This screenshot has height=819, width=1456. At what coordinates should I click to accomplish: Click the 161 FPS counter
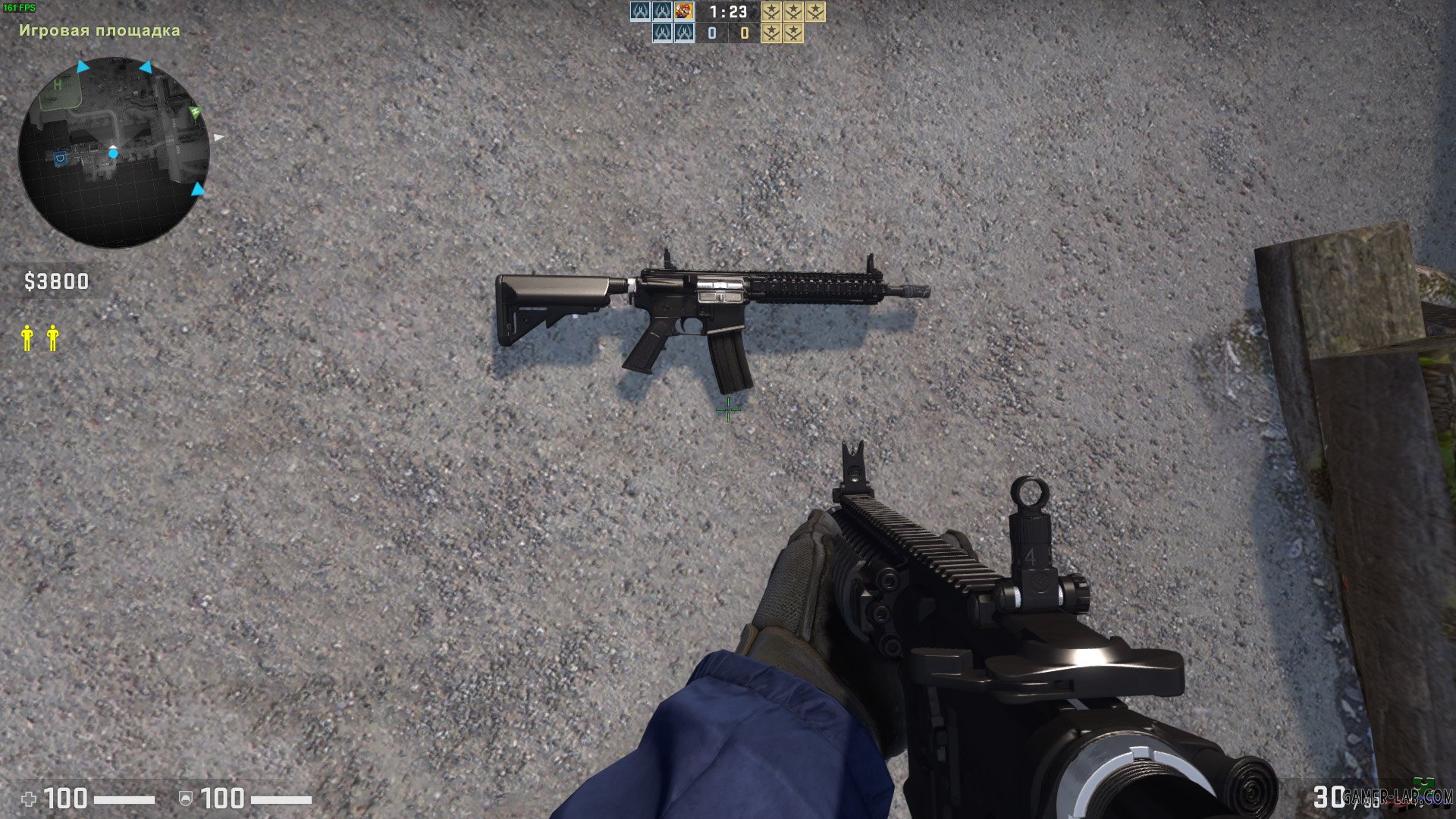(20, 6)
